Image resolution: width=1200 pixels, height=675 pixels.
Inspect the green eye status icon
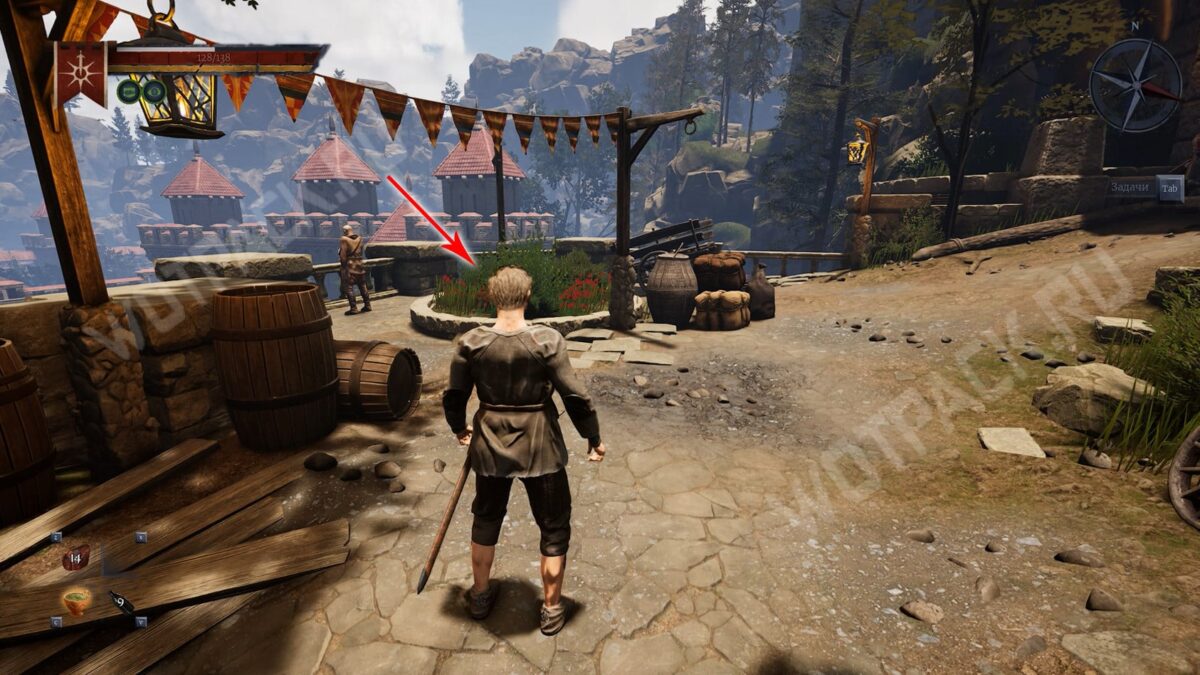pos(153,92)
